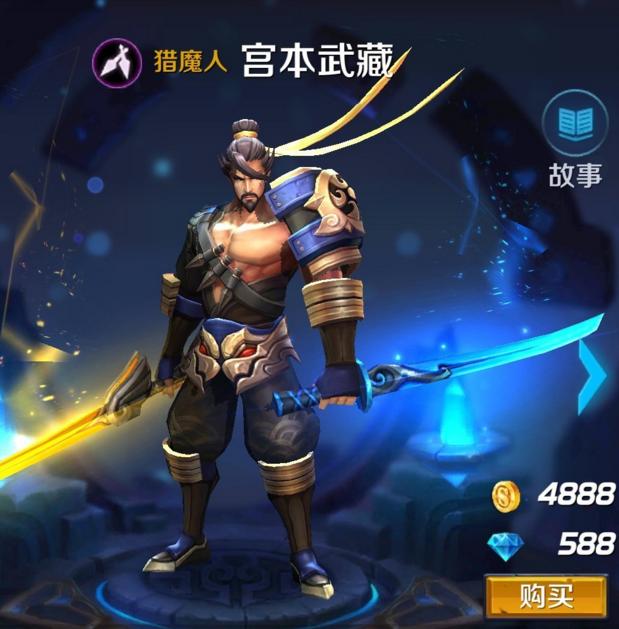Screen dimensions: 619x629
Task: Click the orange 购买 purchase button
Action: [x=546, y=598]
